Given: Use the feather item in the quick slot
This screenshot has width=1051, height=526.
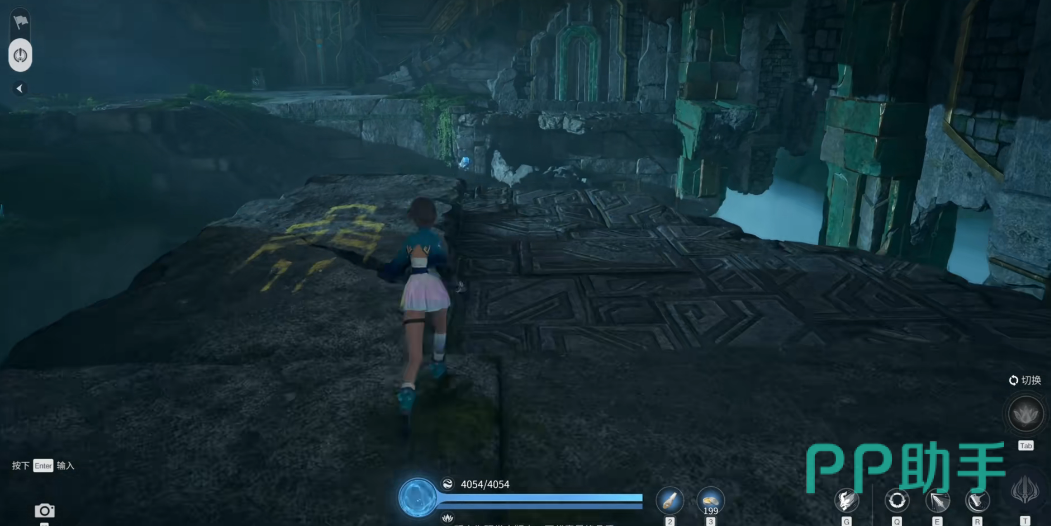Looking at the screenshot, I should click(669, 500).
